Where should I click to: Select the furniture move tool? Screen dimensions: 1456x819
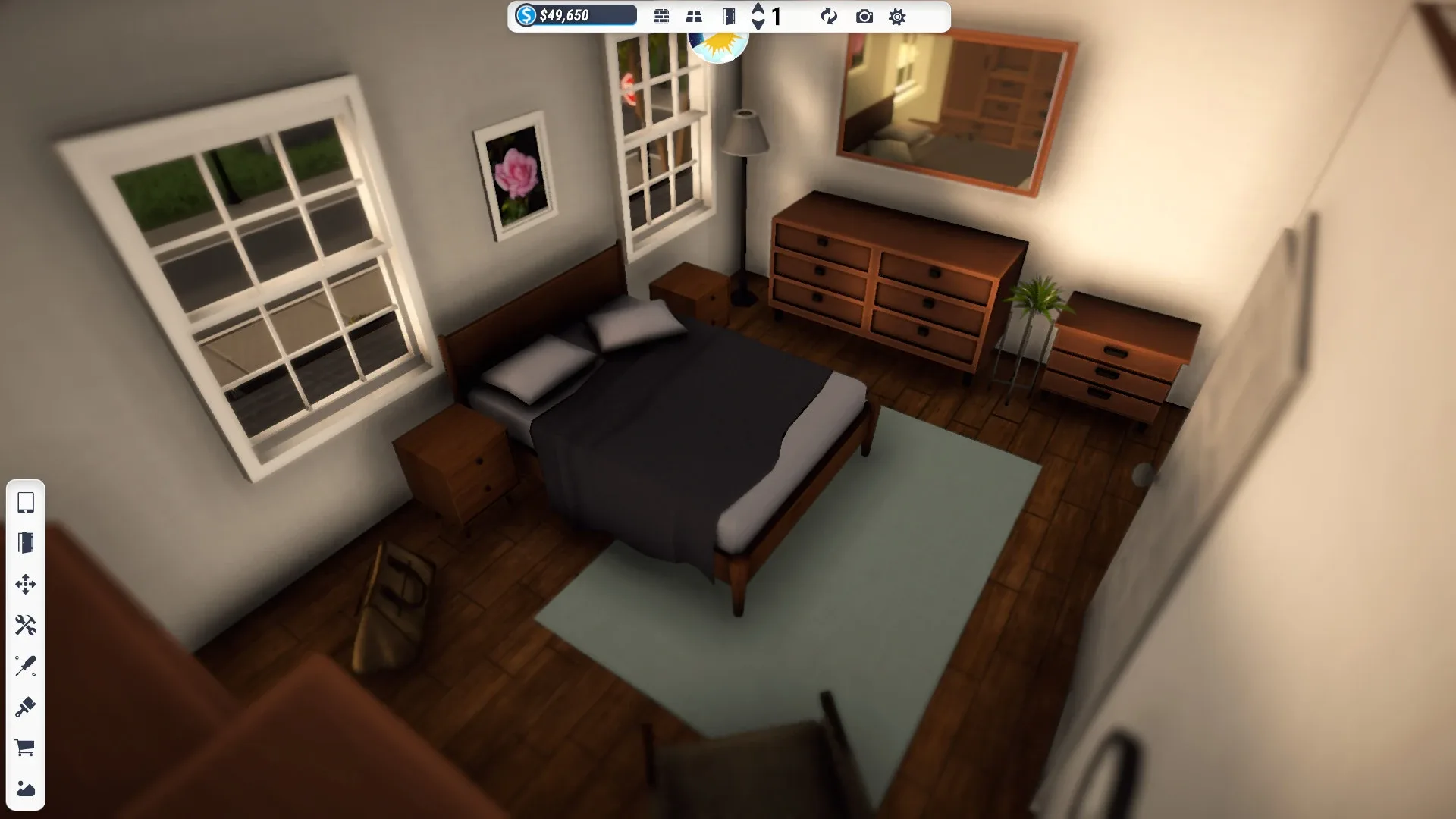27,584
